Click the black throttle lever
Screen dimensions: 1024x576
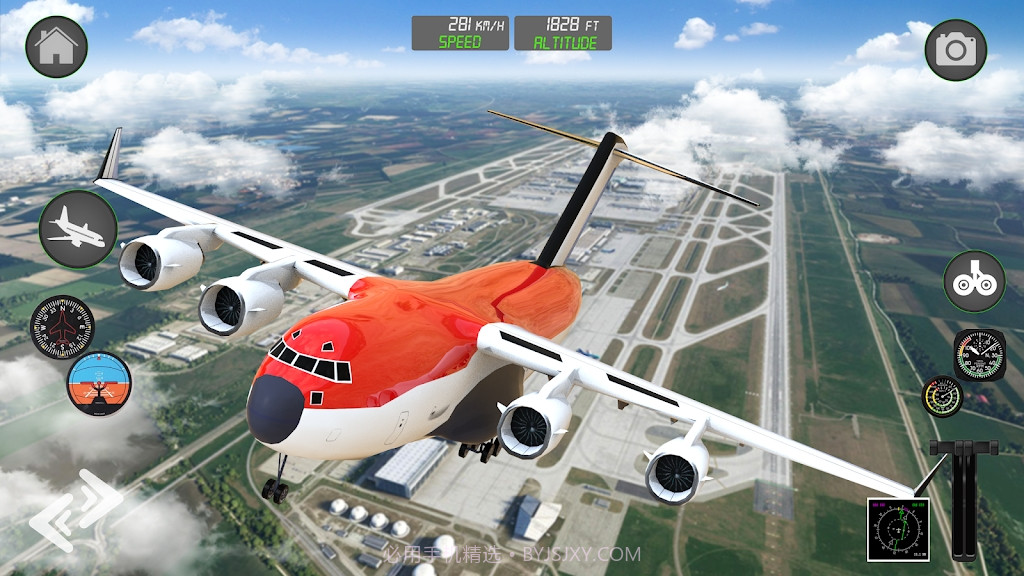964,500
